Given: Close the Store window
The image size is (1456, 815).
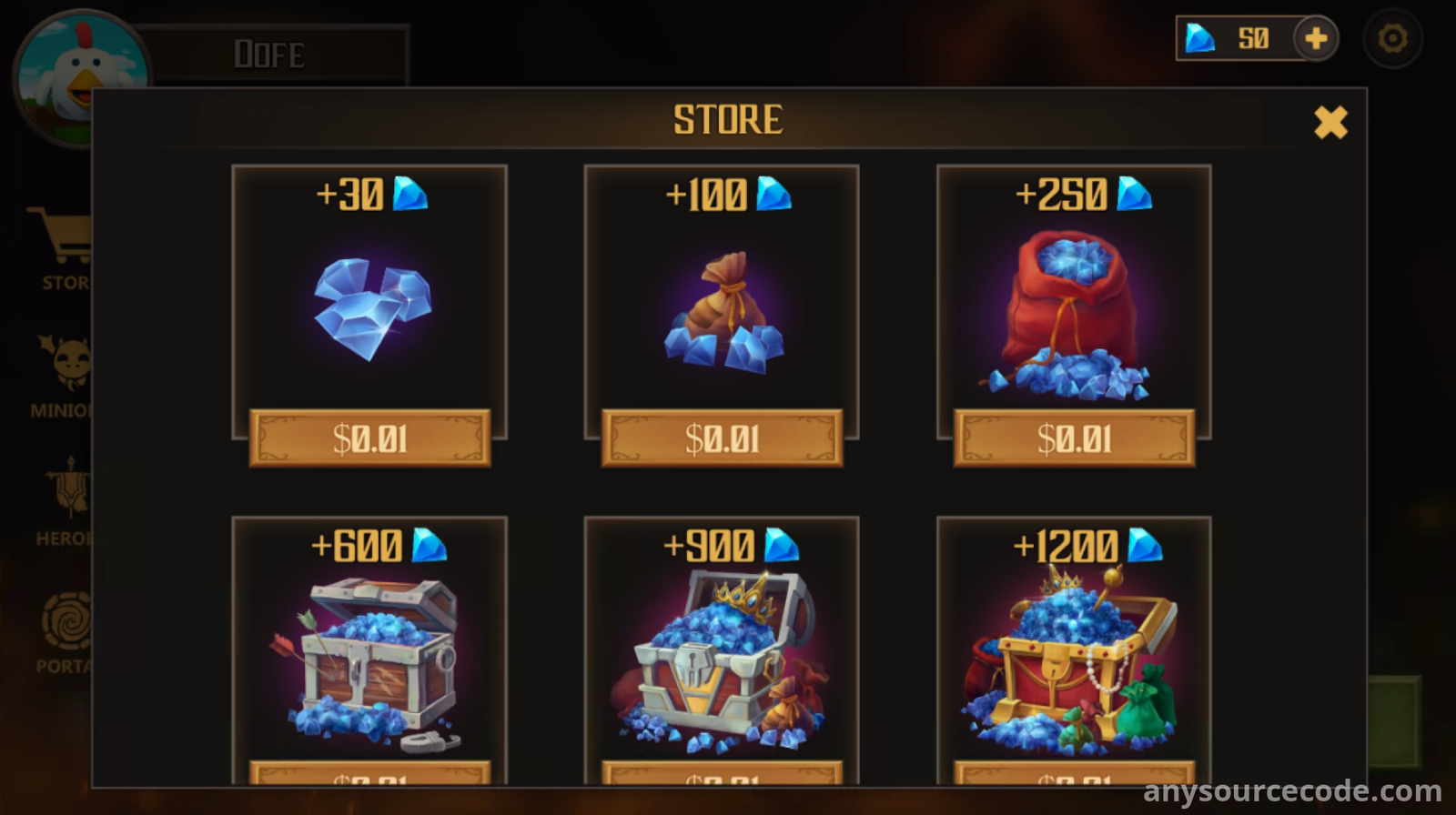Looking at the screenshot, I should pyautogui.click(x=1330, y=122).
